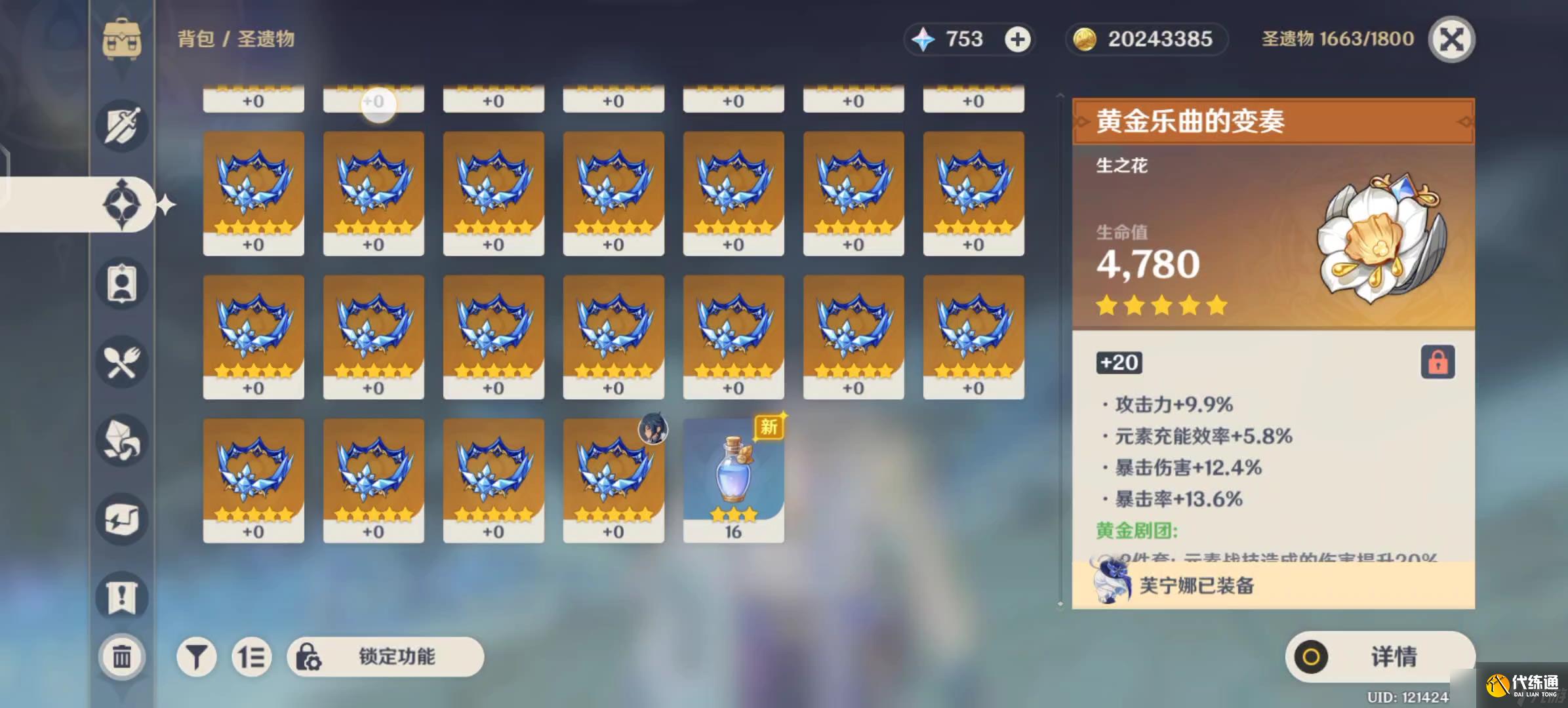Change artifact sort order
This screenshot has height=708, width=1568.
pos(251,656)
